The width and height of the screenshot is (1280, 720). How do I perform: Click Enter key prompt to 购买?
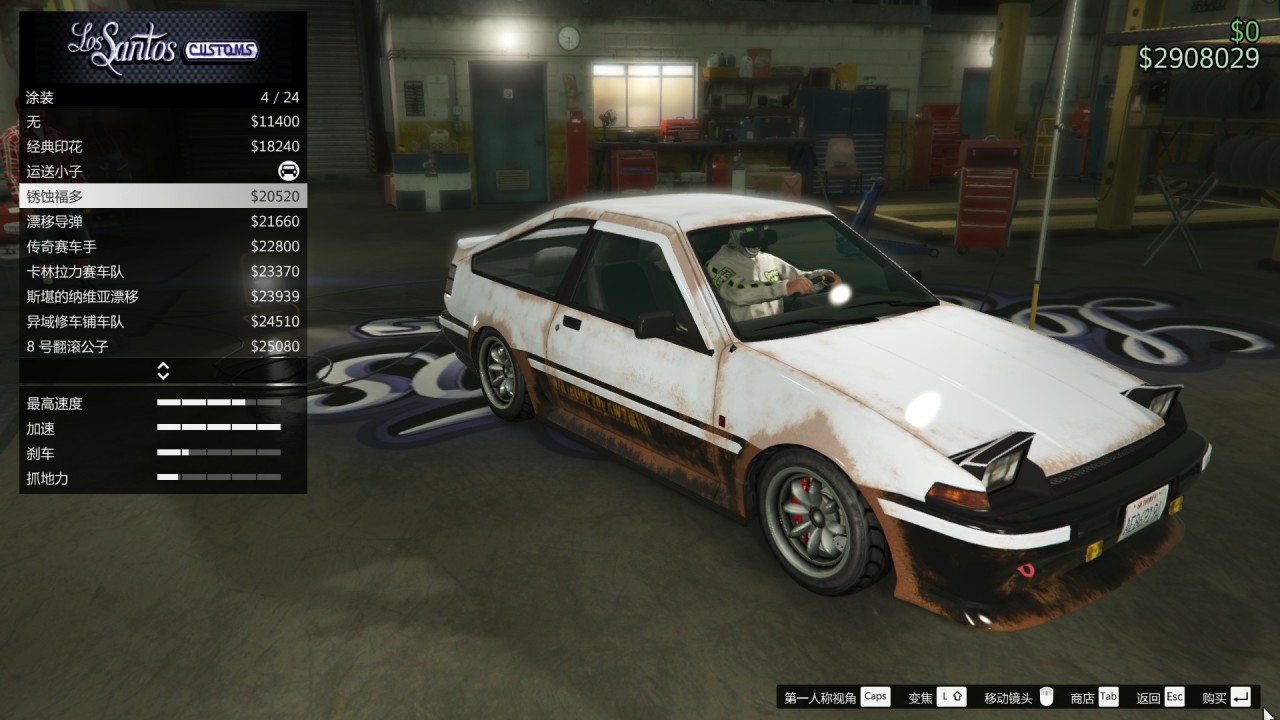[1240, 696]
